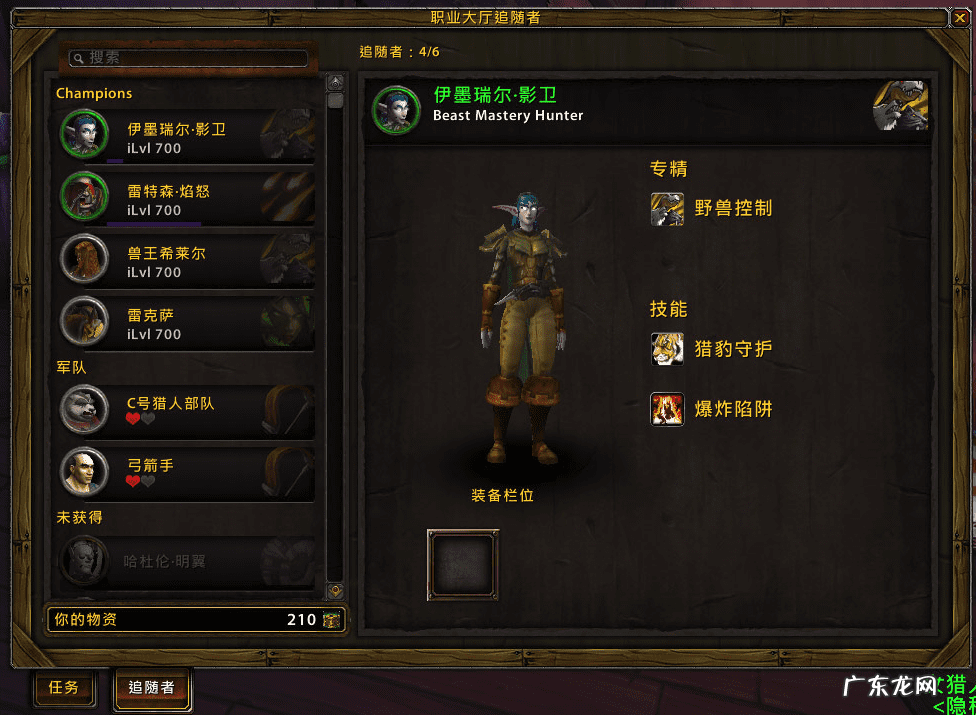Click the 野兽控制 specialization icon
976x715 pixels.
tap(667, 209)
